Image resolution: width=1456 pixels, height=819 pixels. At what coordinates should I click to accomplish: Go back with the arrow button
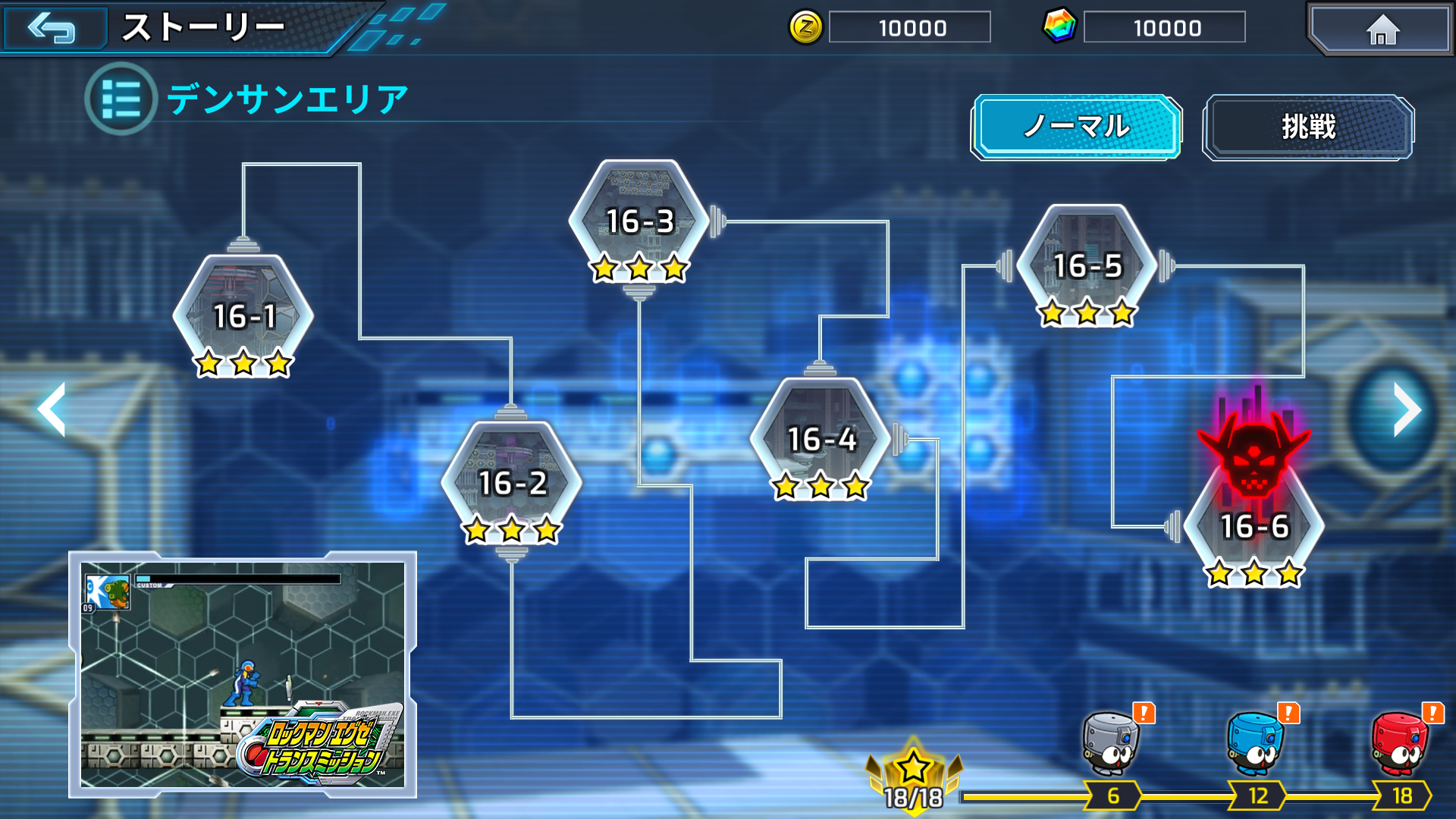(53, 28)
